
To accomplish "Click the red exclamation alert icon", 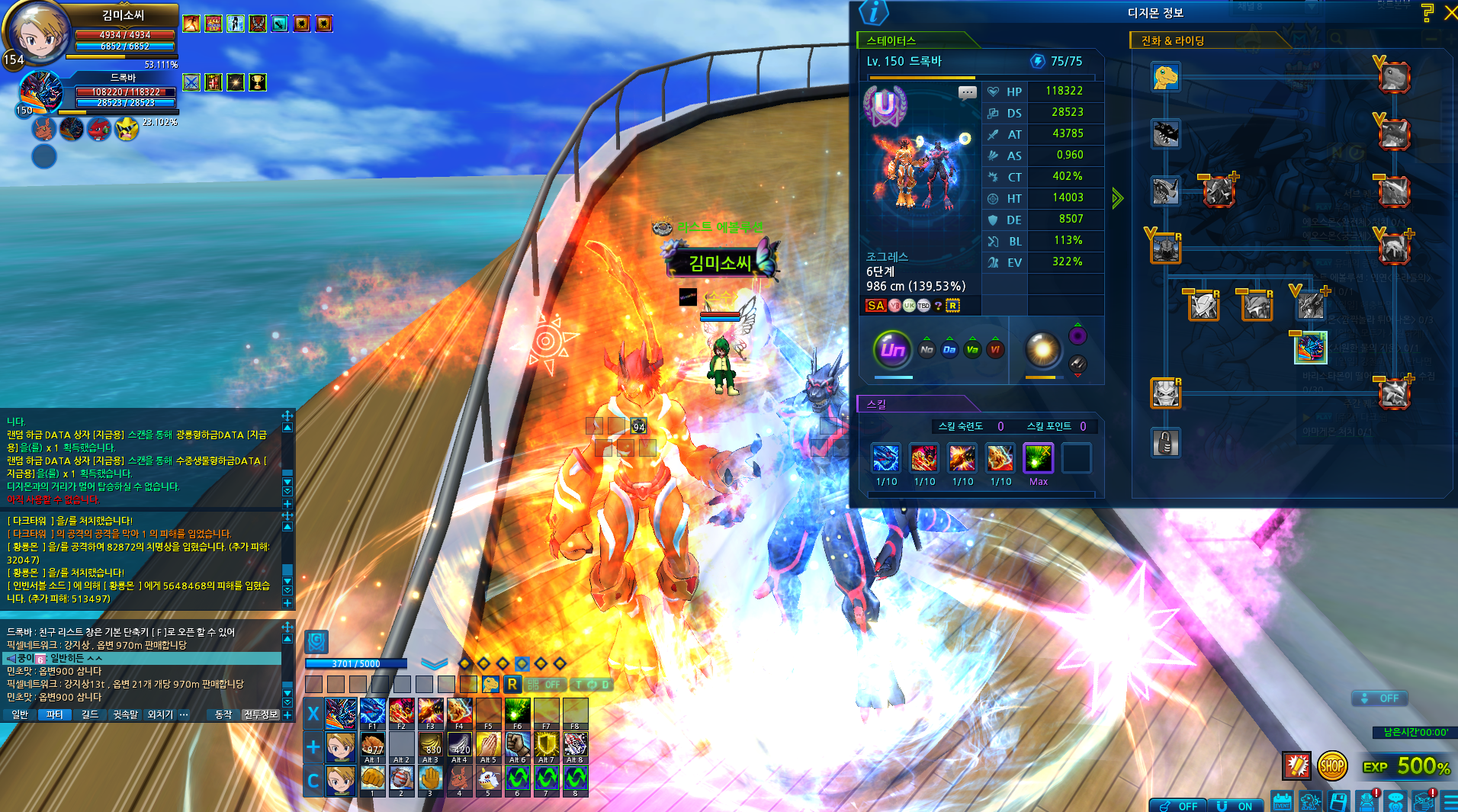I will point(1296,765).
